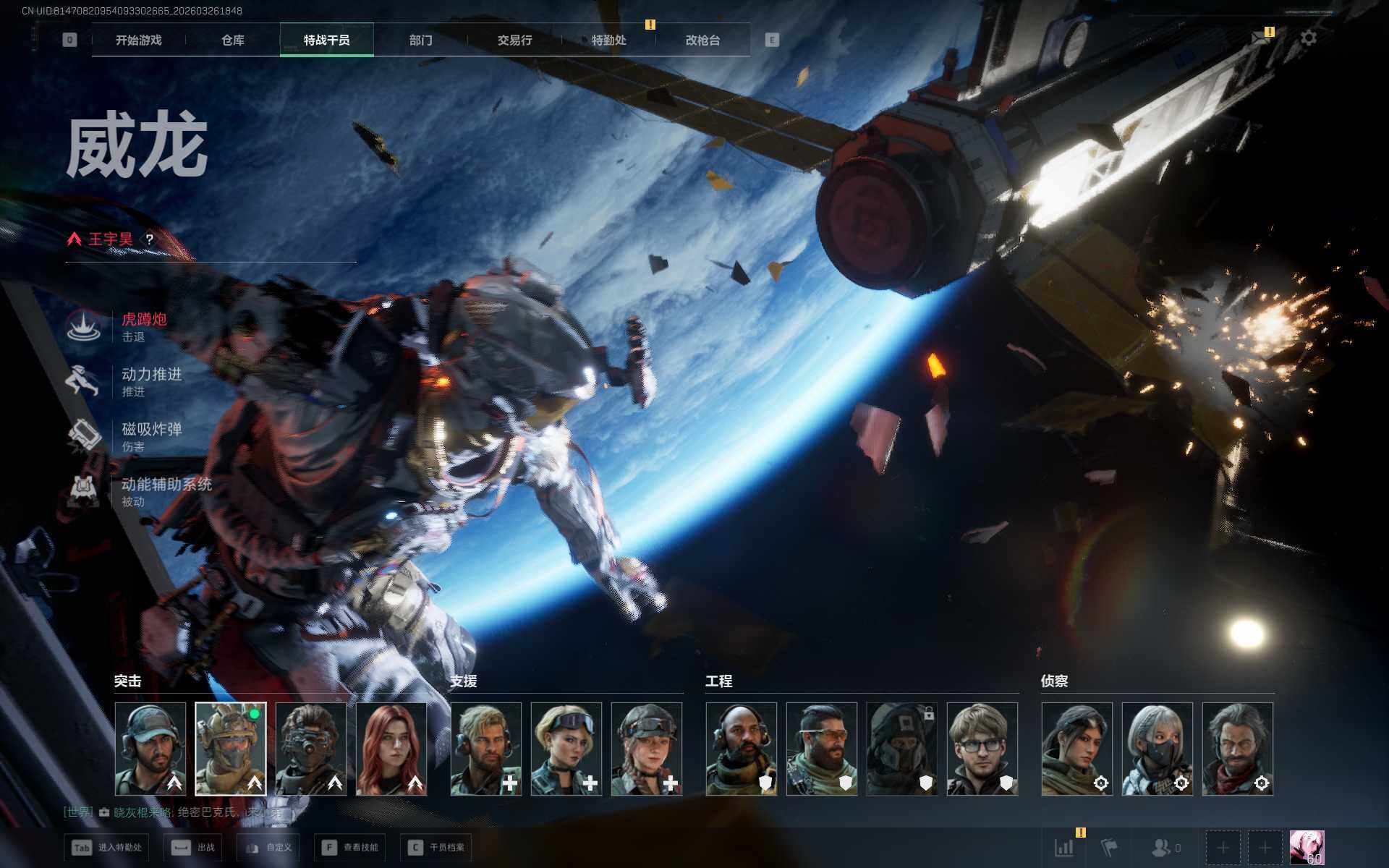Select the blond bearded support operator
This screenshot has width=1389, height=868.
[x=486, y=749]
